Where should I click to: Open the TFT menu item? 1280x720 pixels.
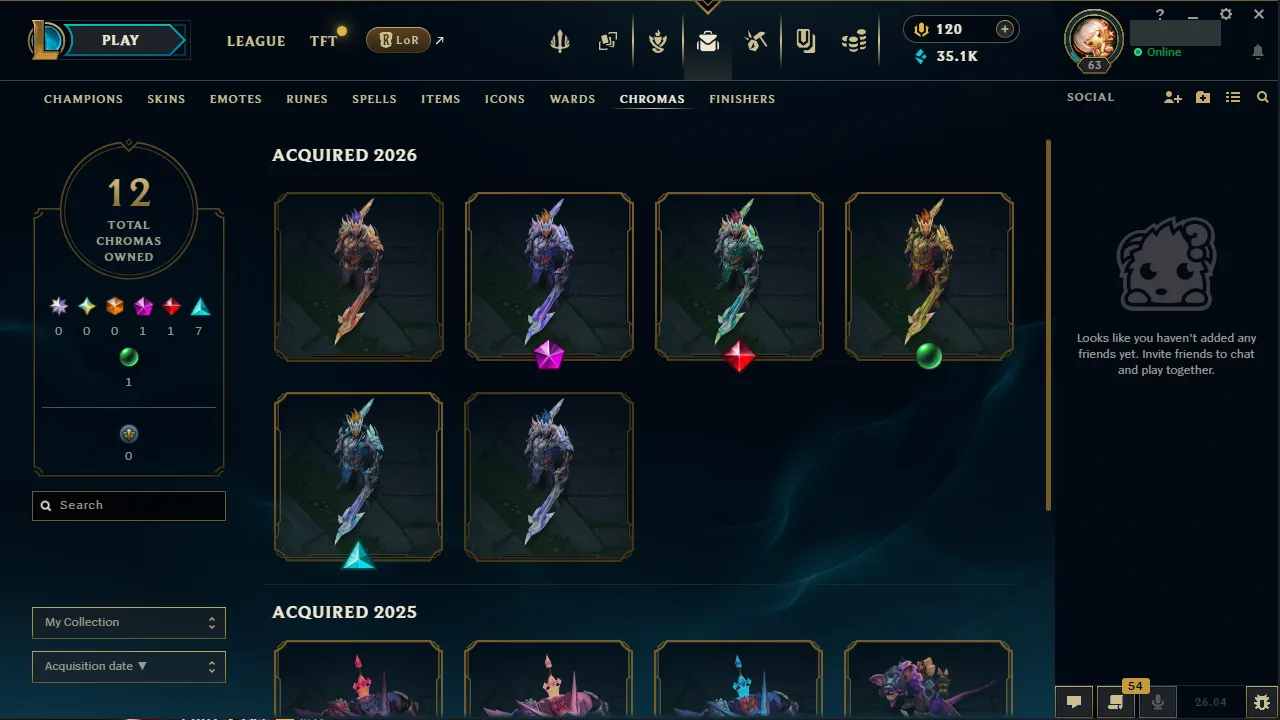tap(322, 41)
